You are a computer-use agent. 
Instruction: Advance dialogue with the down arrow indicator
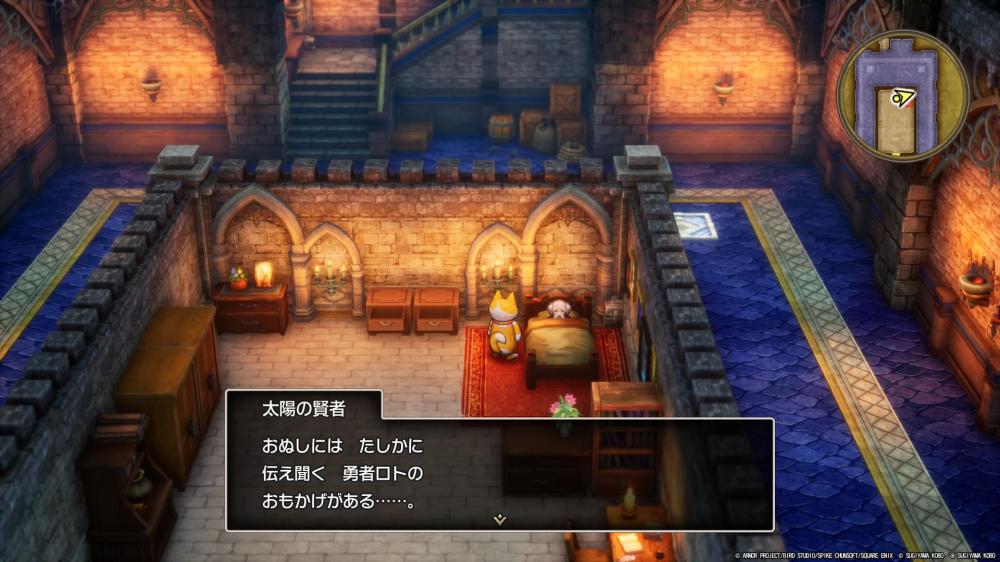pos(500,519)
